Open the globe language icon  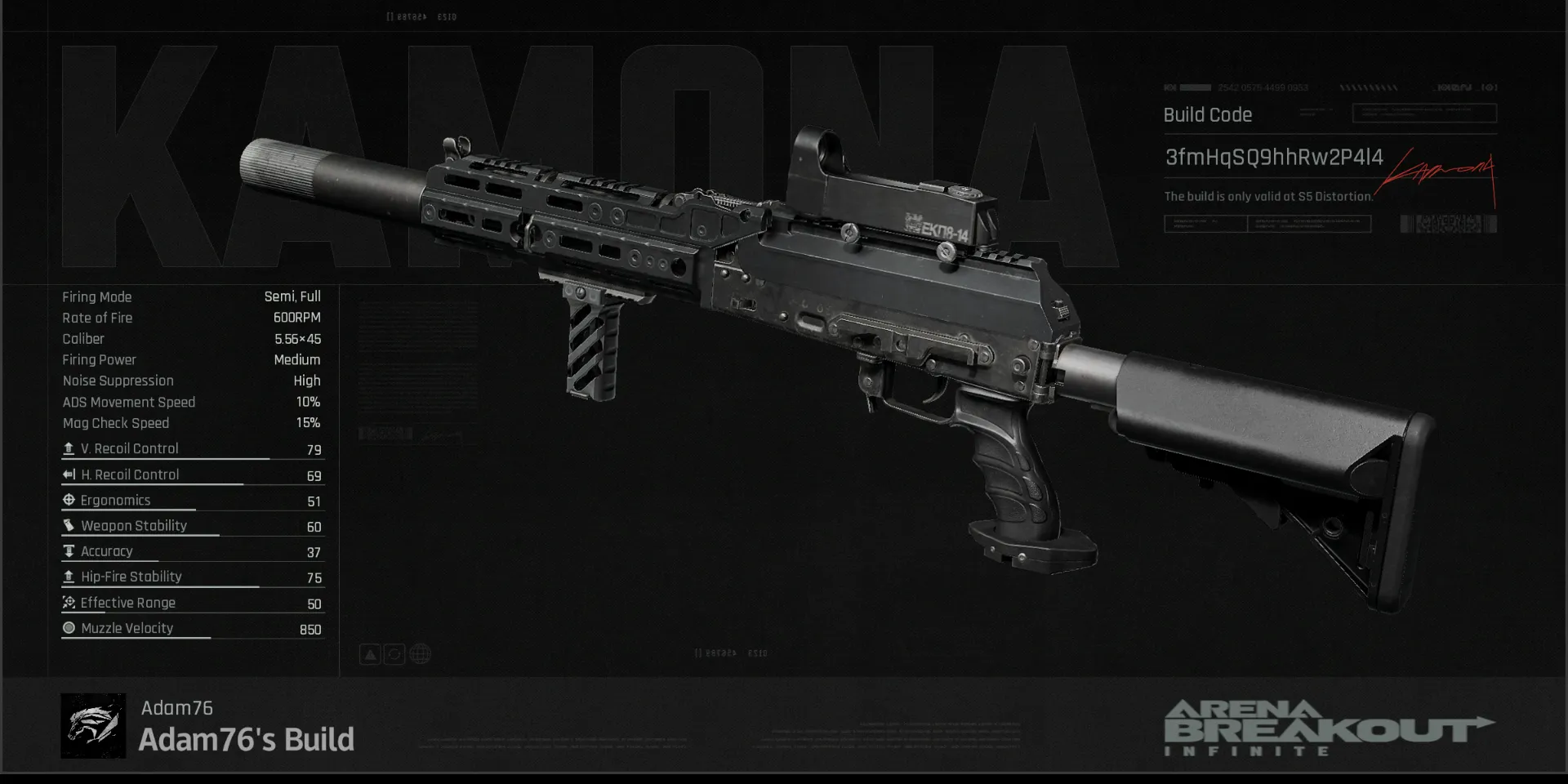coord(419,653)
